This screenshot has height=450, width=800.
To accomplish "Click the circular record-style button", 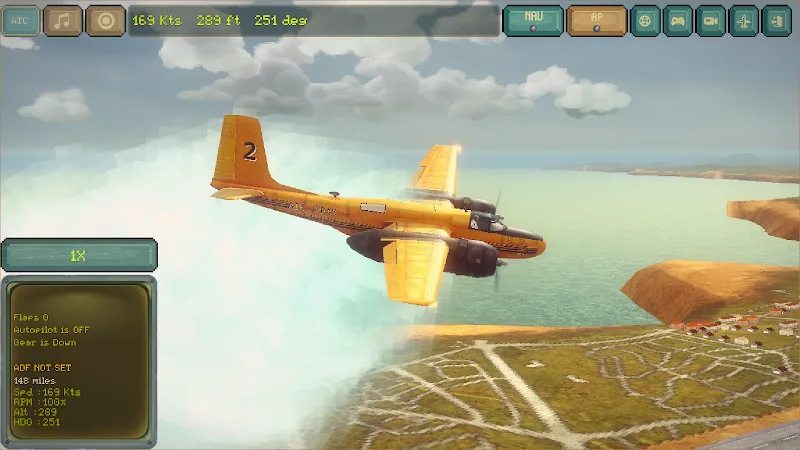I will point(105,20).
